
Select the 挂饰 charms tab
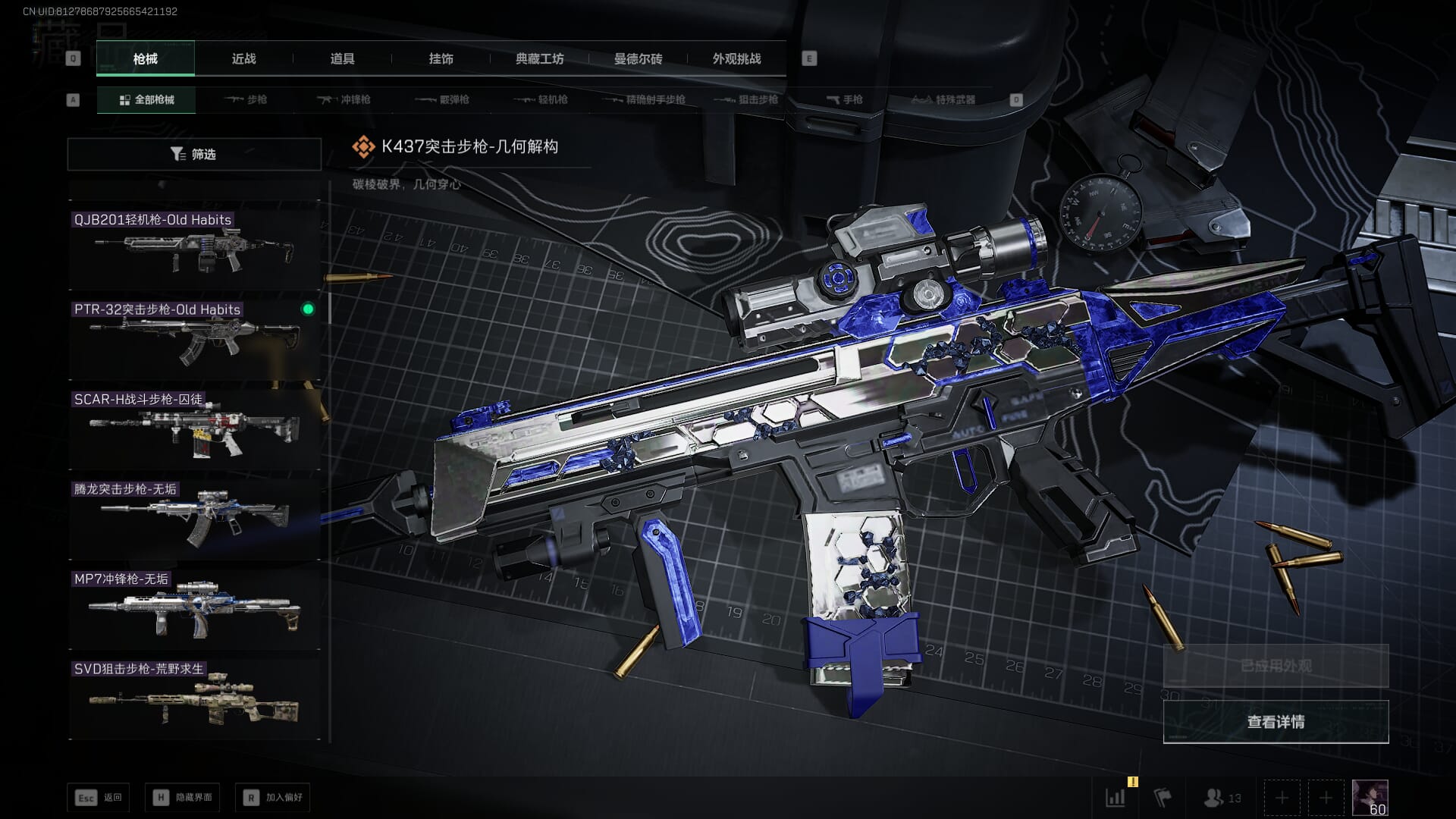[441, 59]
